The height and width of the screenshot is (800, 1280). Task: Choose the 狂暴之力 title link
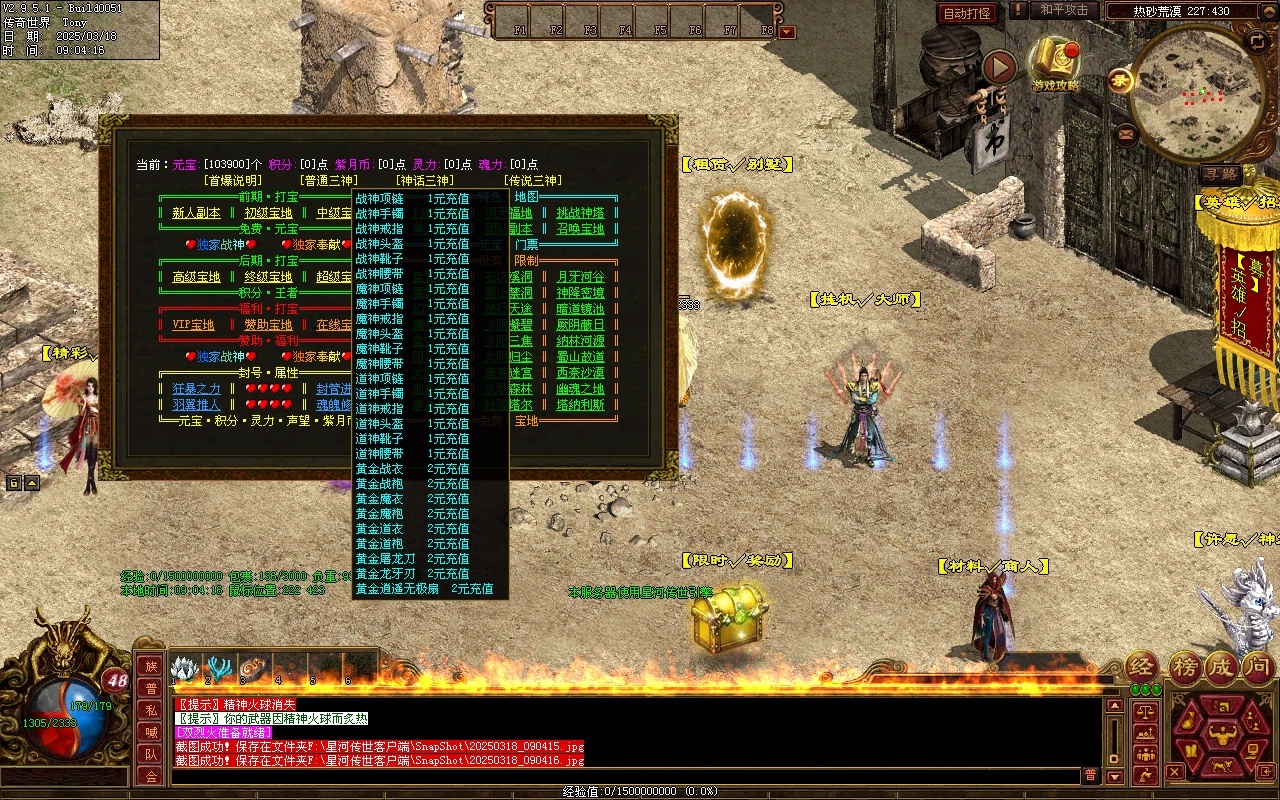[x=196, y=389]
